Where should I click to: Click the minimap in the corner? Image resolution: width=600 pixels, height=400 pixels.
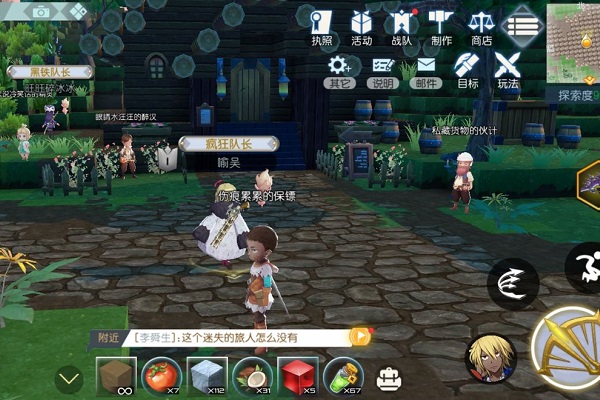pyautogui.click(x=574, y=43)
